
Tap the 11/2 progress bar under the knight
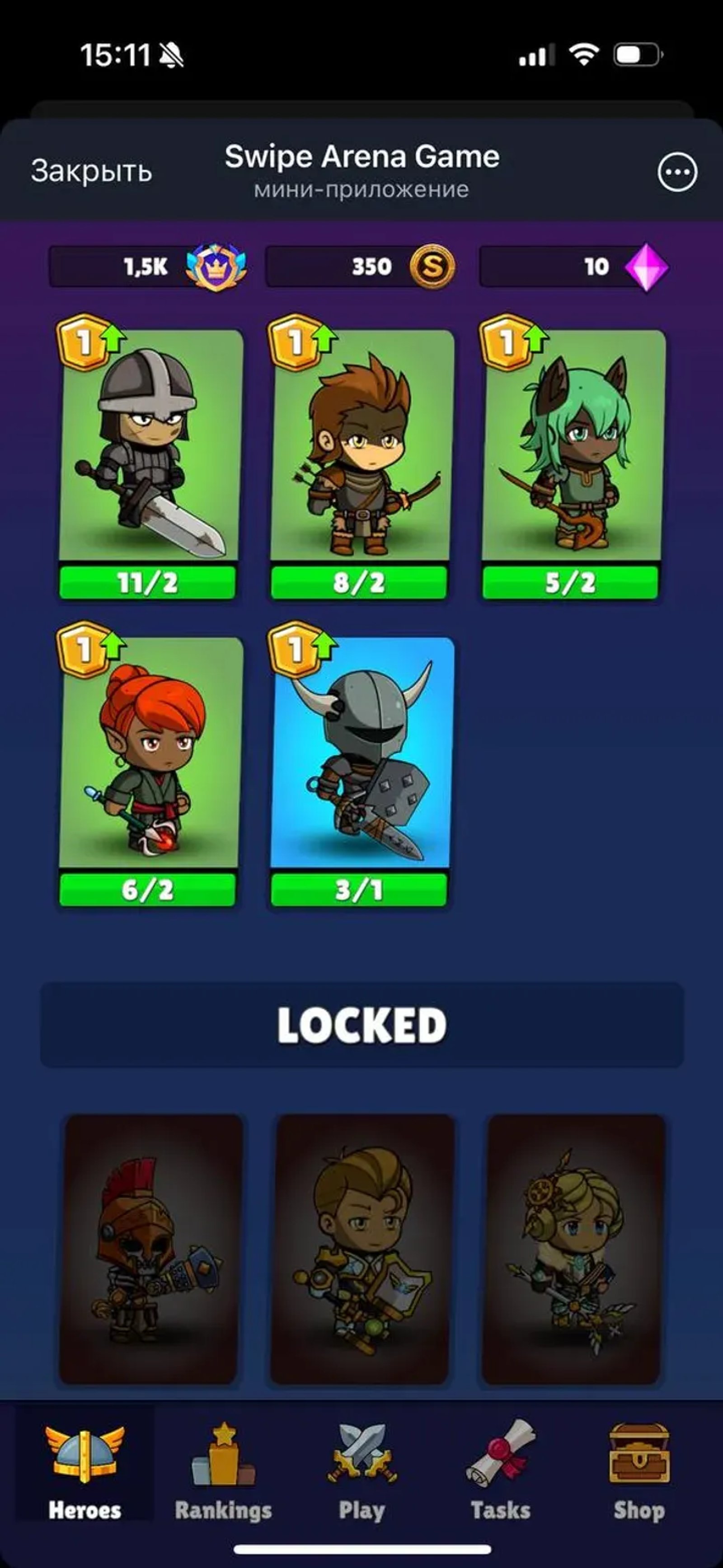pos(147,582)
